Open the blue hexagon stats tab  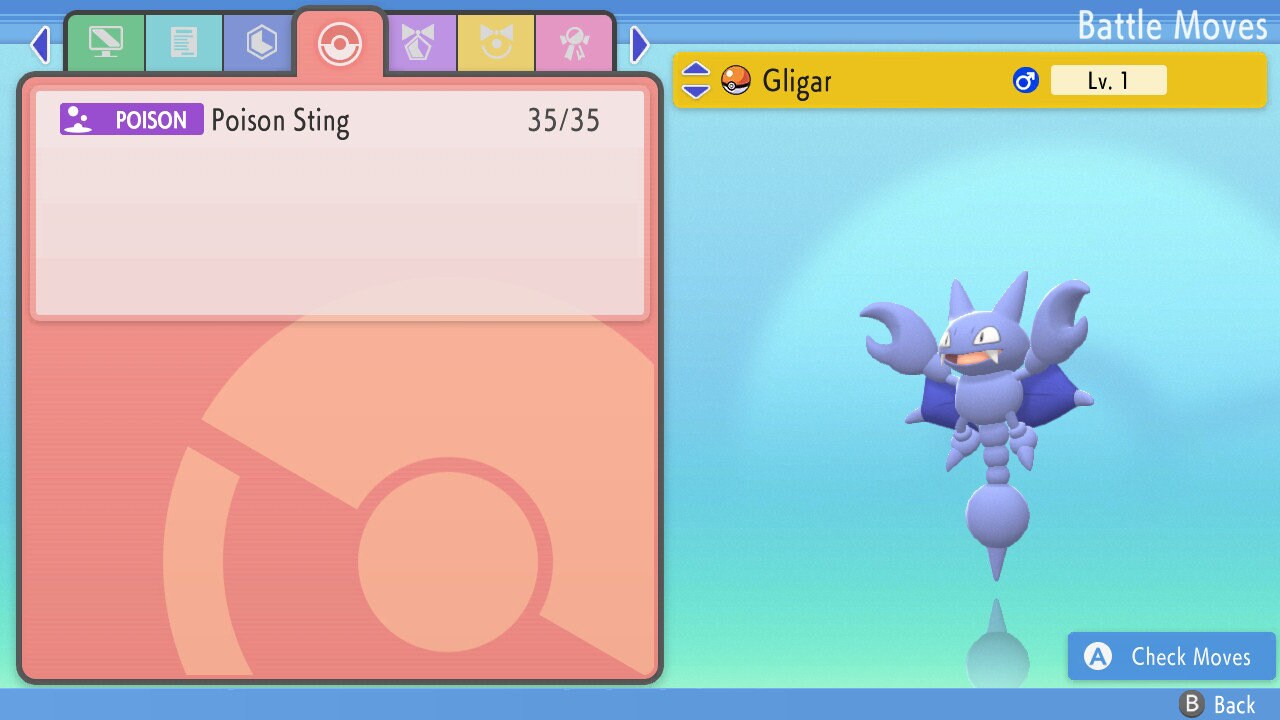click(261, 42)
